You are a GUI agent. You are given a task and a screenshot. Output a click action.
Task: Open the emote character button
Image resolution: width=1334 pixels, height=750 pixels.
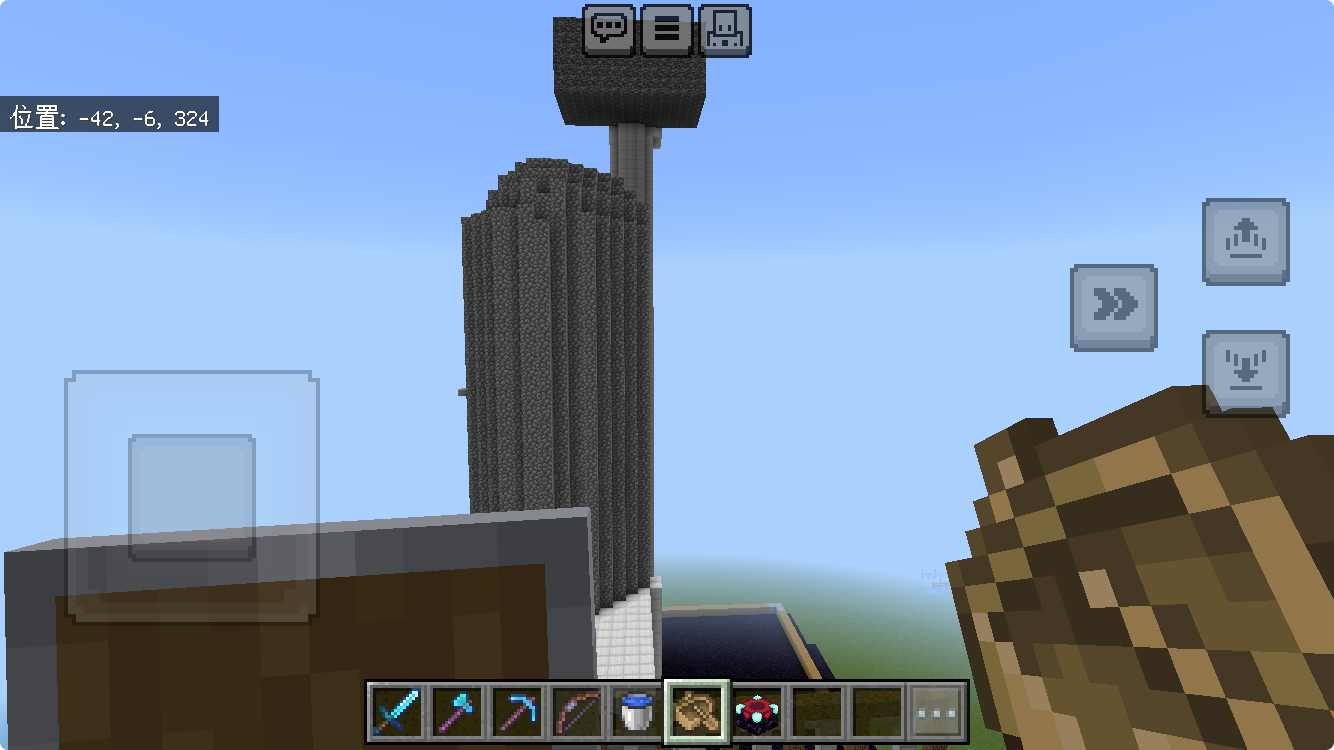point(725,30)
